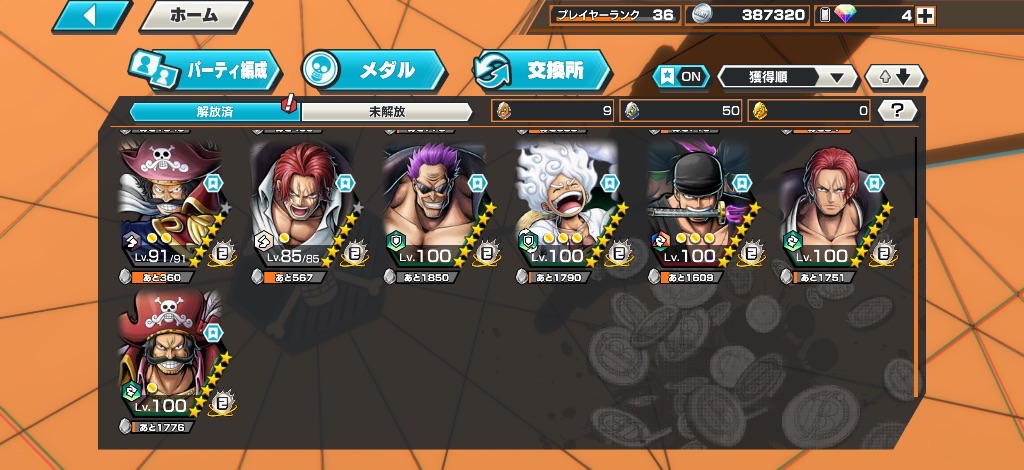The height and width of the screenshot is (470, 1024).
Task: Choose the Lv.100 Shanks character
Action: 832,208
